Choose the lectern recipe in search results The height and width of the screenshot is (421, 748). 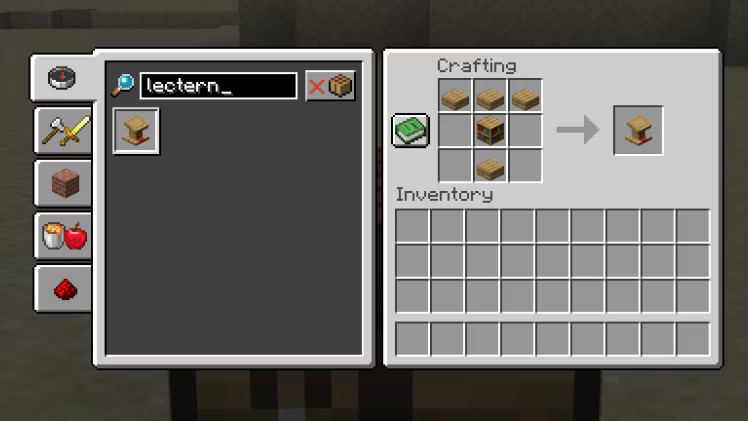click(136, 131)
